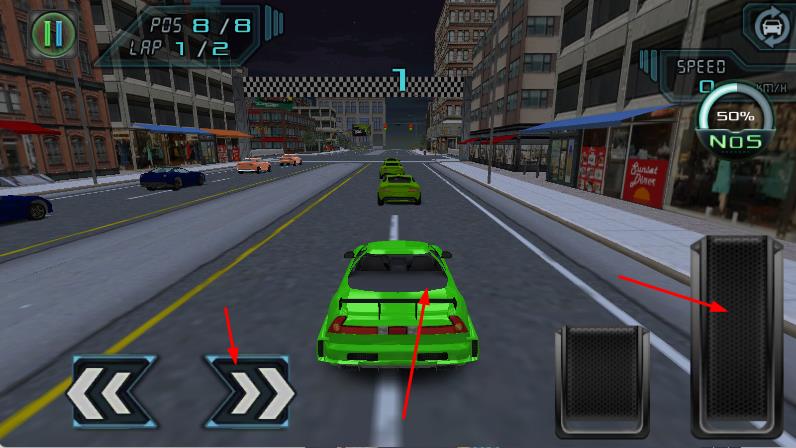Steer left with the double-chevron arrow

[111, 392]
